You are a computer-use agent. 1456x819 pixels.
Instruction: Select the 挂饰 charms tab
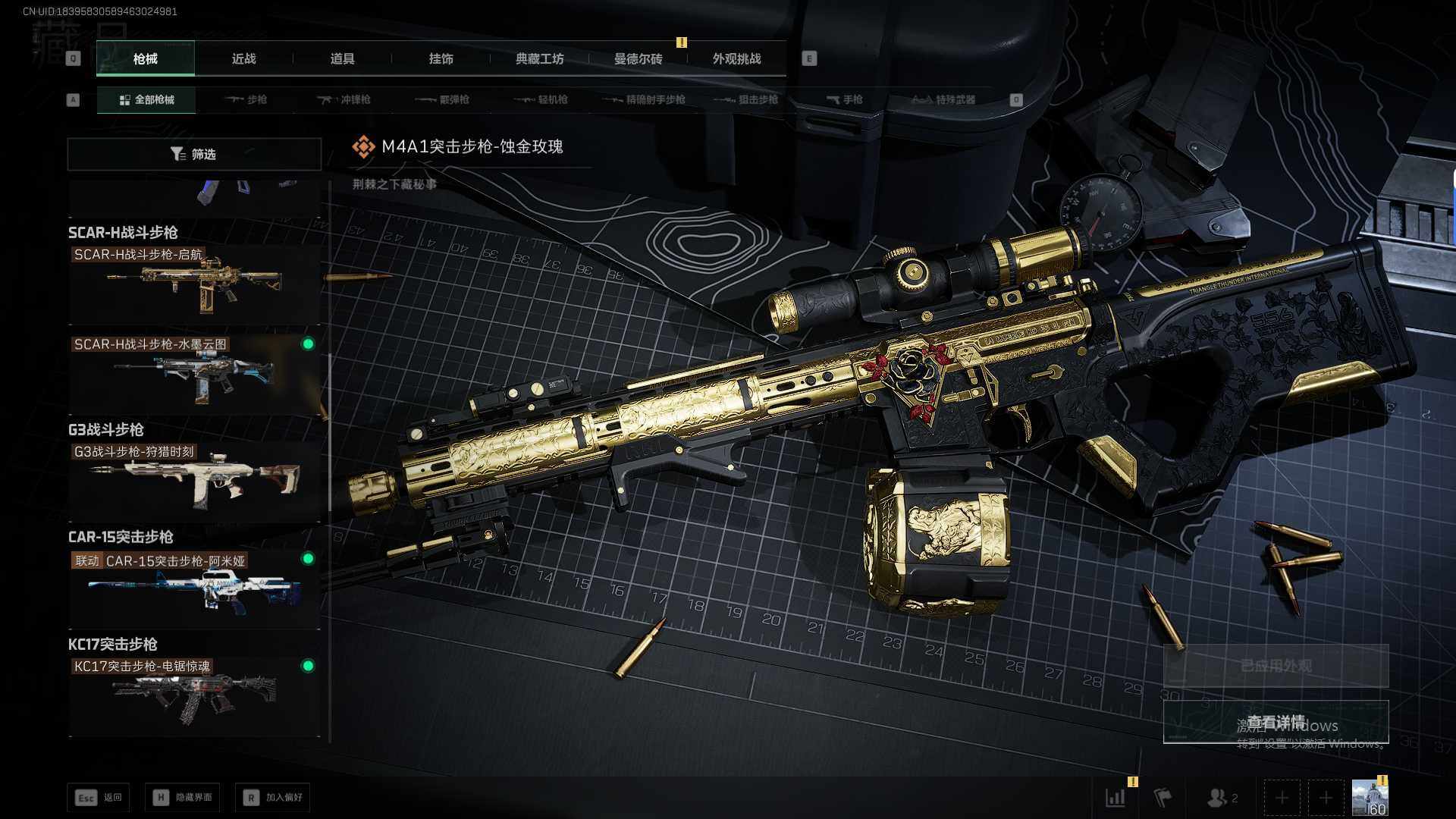click(x=441, y=59)
